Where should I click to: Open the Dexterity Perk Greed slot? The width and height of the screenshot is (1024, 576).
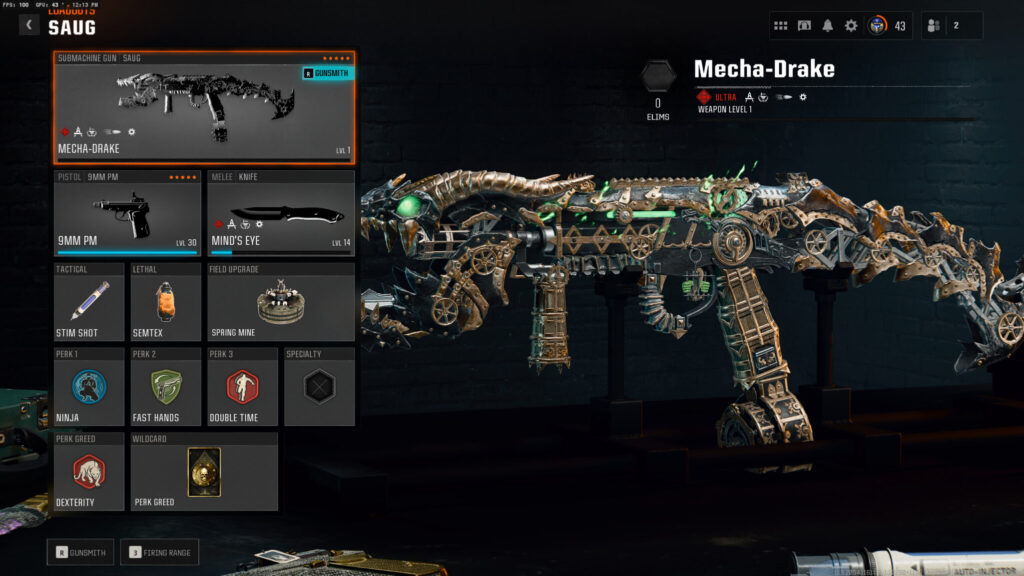tap(90, 472)
